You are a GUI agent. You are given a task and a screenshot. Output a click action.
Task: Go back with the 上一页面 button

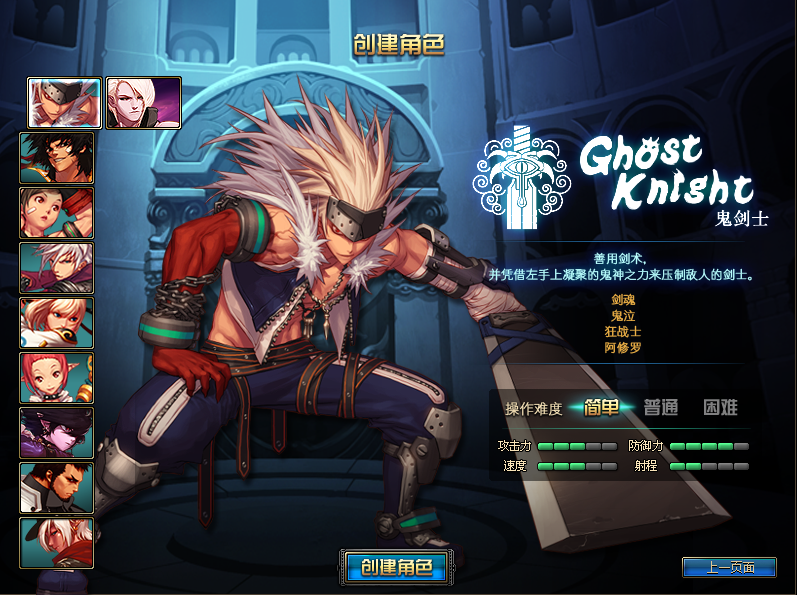[x=729, y=567]
